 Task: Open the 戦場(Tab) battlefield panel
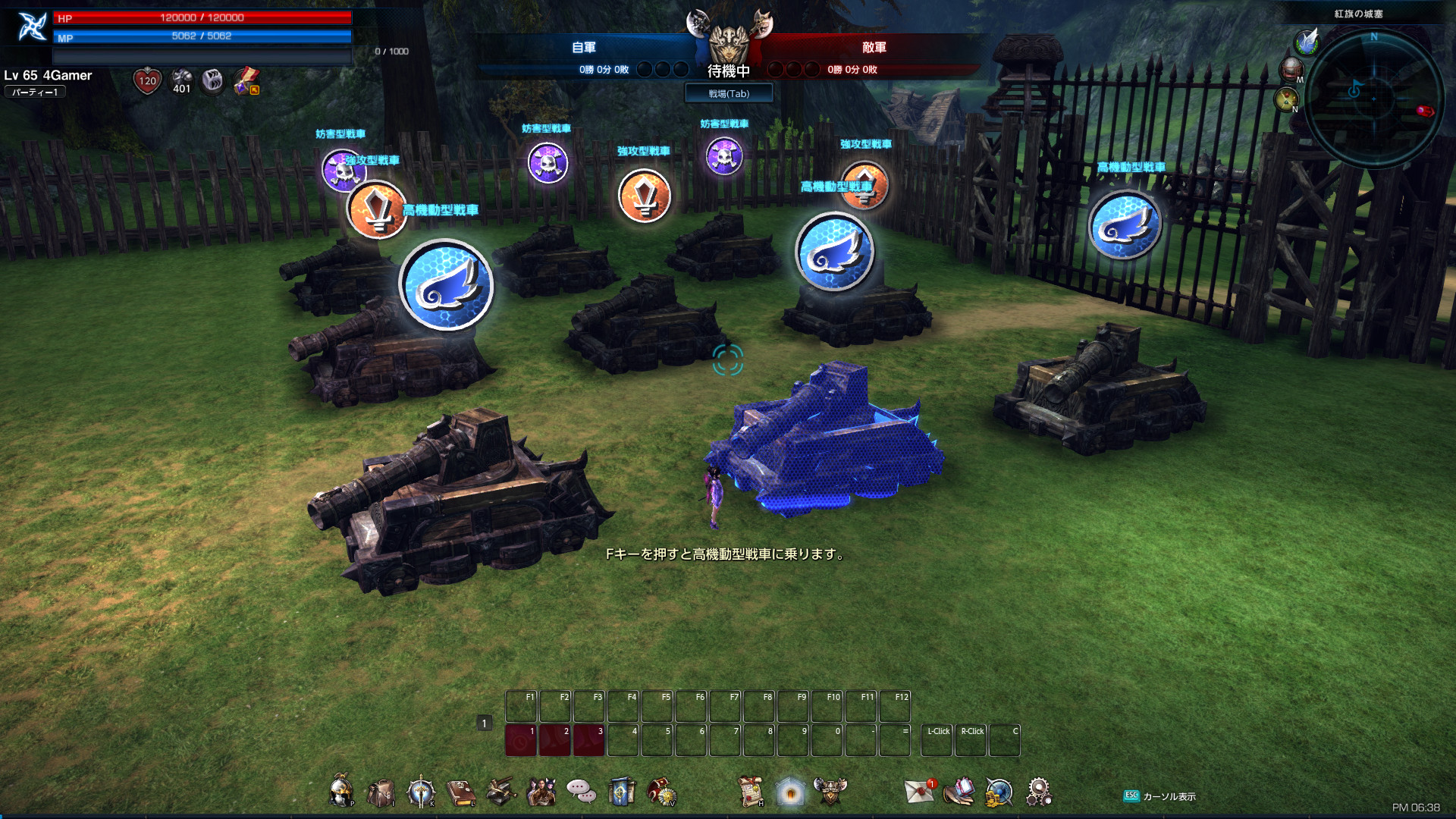(x=729, y=93)
